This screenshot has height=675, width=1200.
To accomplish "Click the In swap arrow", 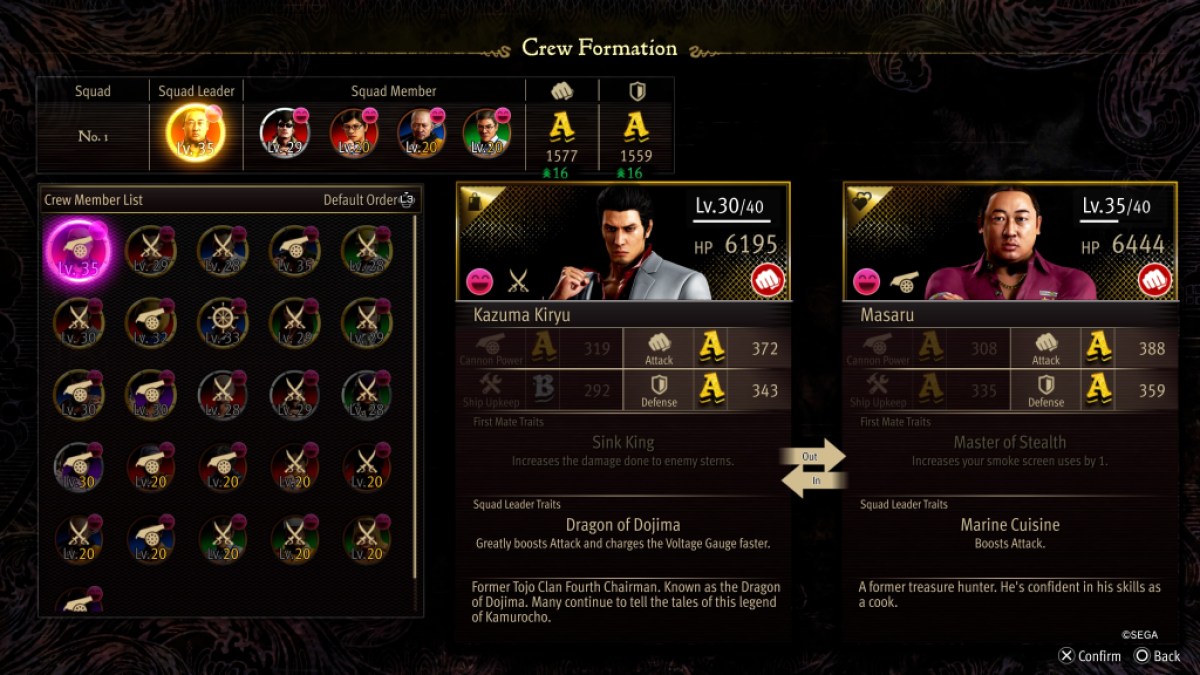I will (x=813, y=481).
